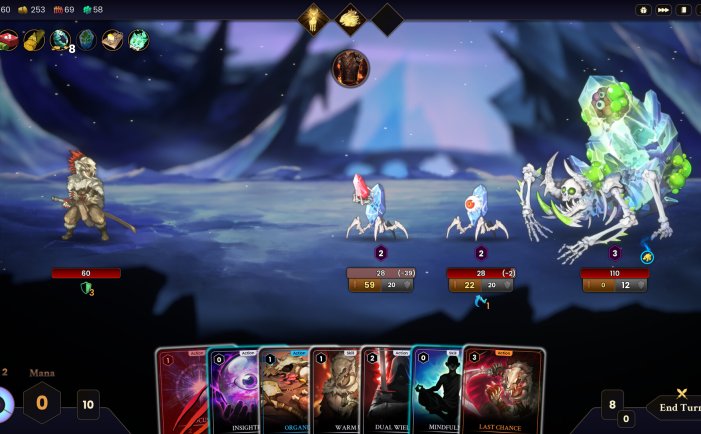The image size is (701, 434).
Task: Open the draw pile showing 10
Action: [x=88, y=404]
